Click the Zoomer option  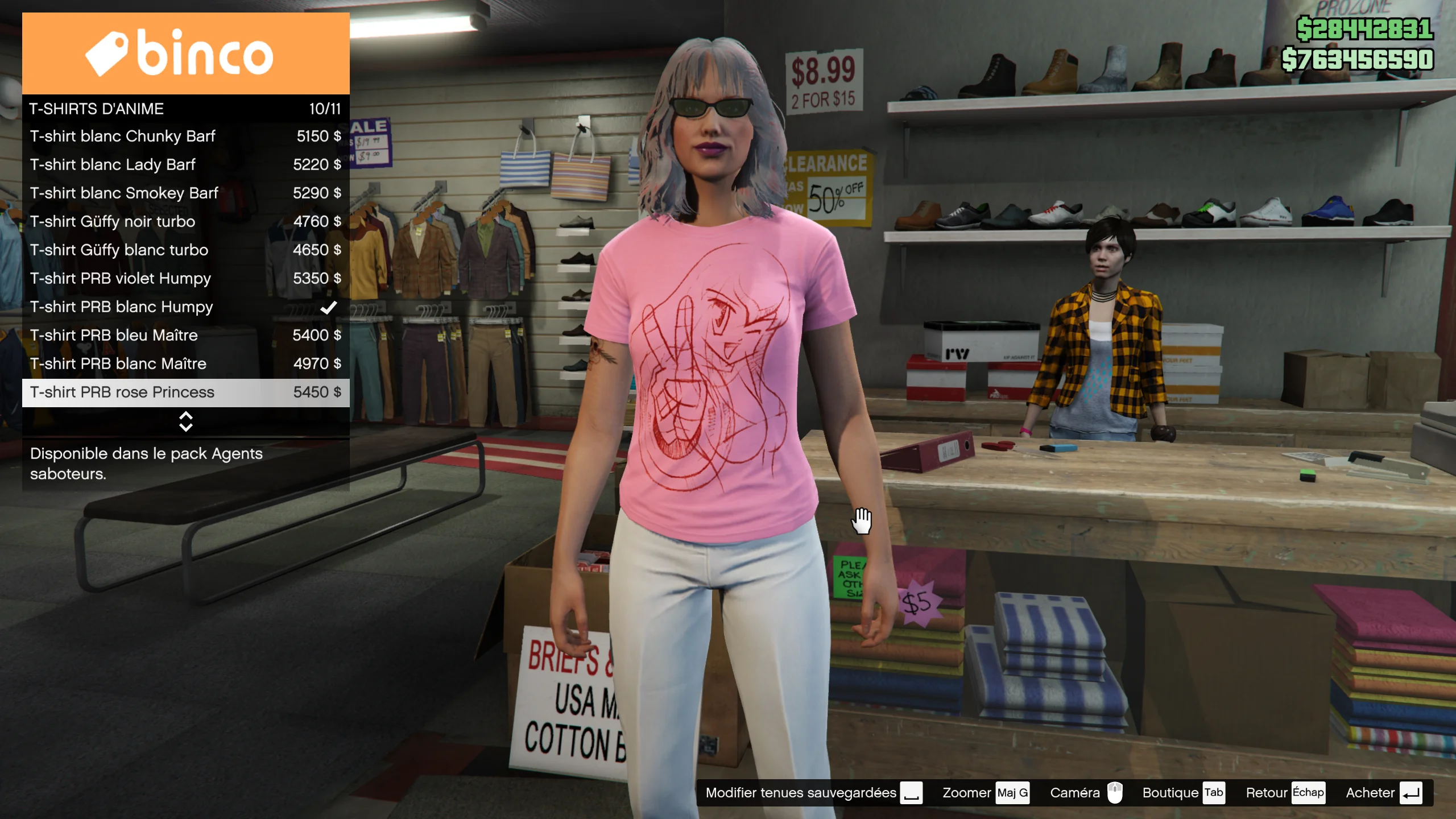tap(985, 793)
